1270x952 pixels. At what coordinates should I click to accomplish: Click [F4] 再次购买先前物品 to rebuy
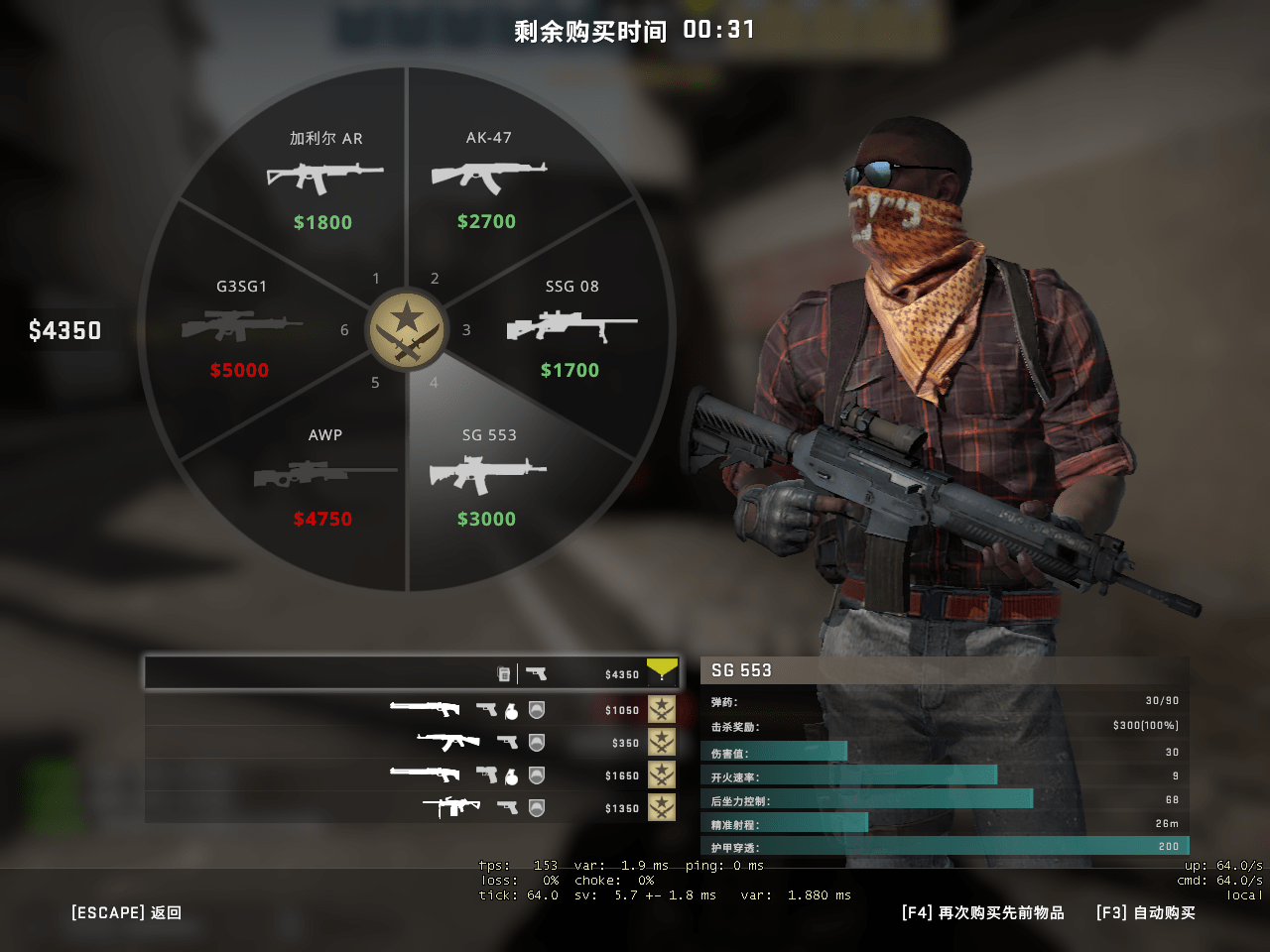[x=980, y=912]
